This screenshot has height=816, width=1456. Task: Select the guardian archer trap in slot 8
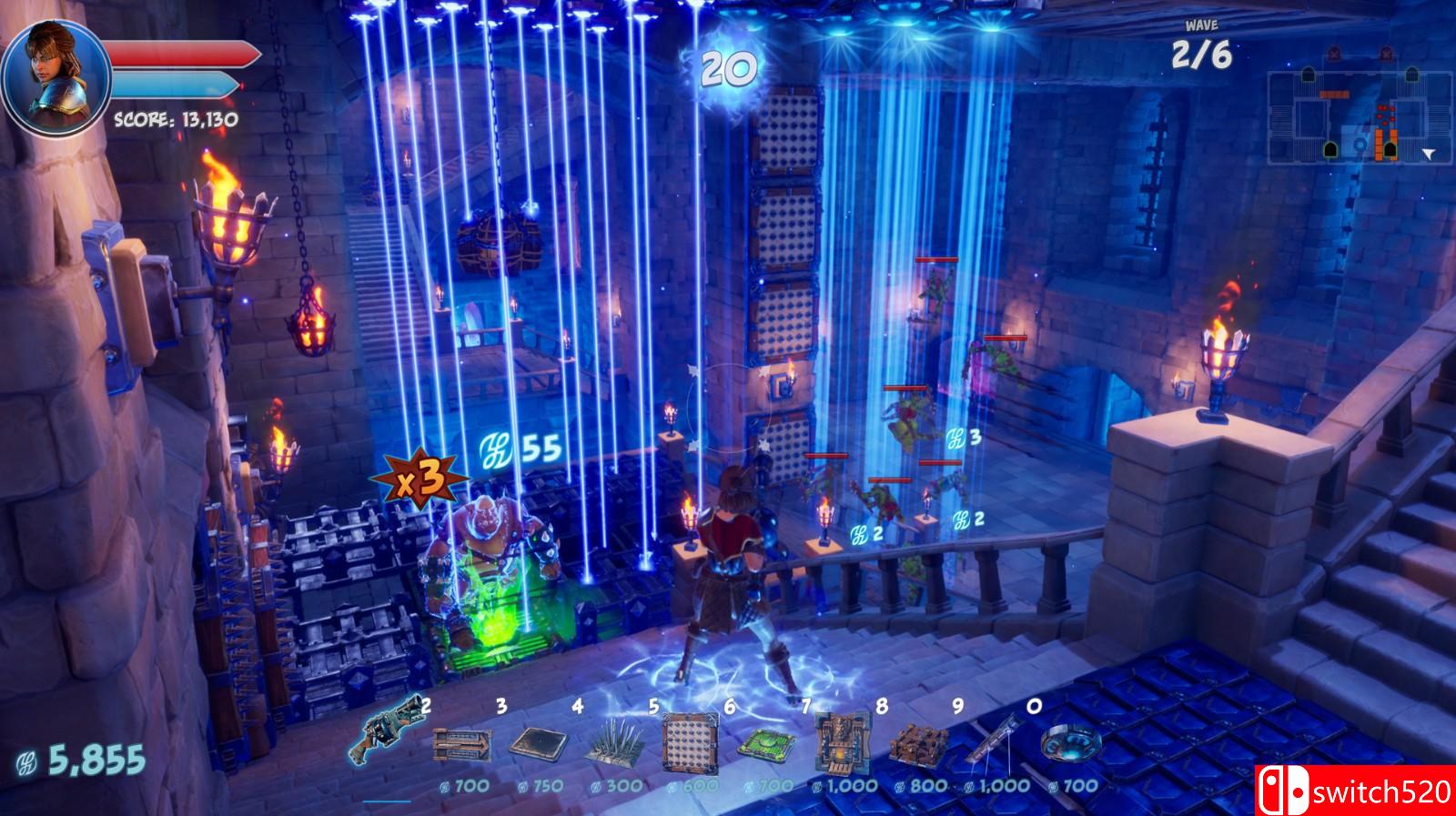pyautogui.click(x=842, y=739)
